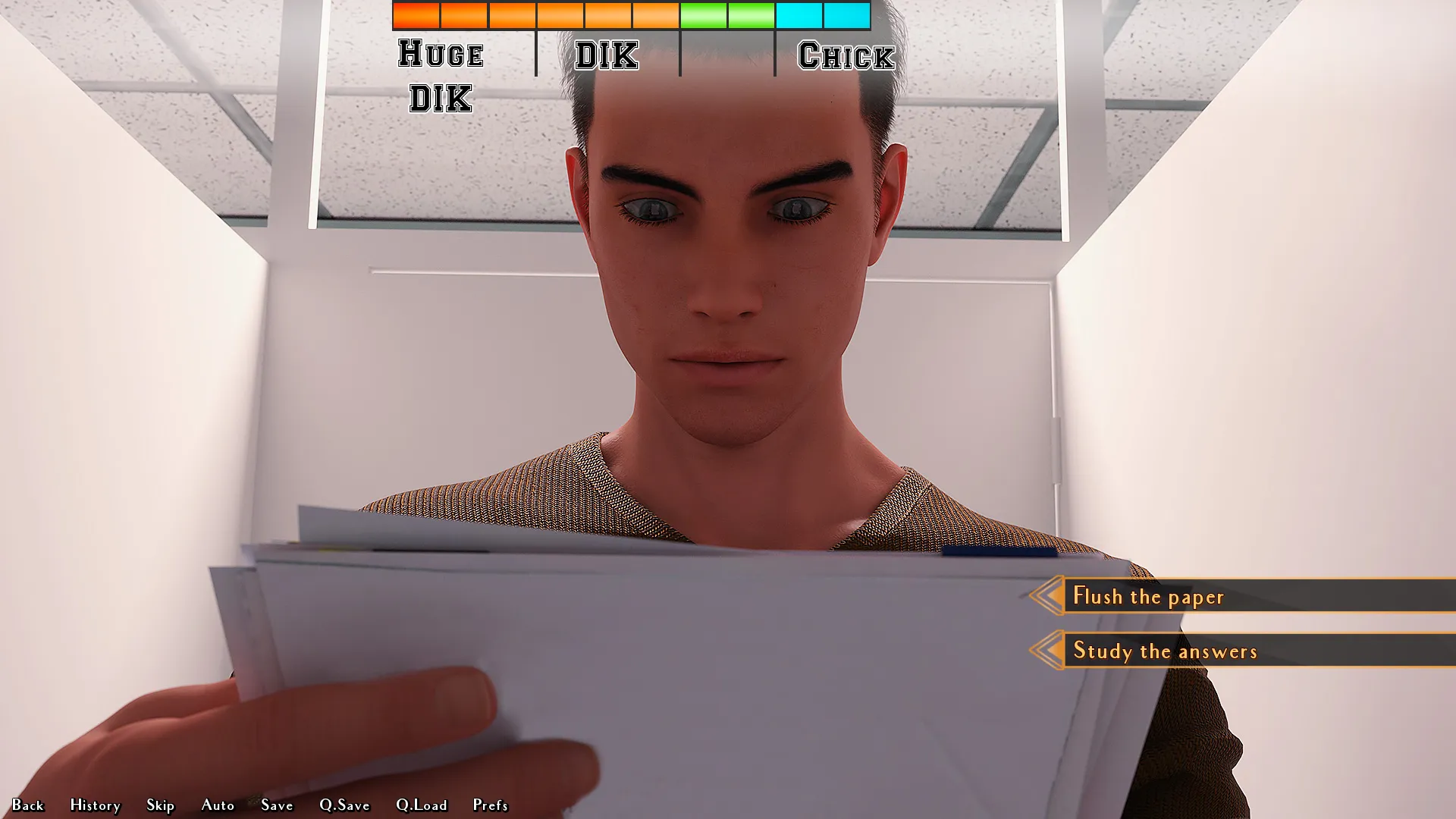Open the dialogue History log
This screenshot has width=1456, height=819.
tap(95, 805)
